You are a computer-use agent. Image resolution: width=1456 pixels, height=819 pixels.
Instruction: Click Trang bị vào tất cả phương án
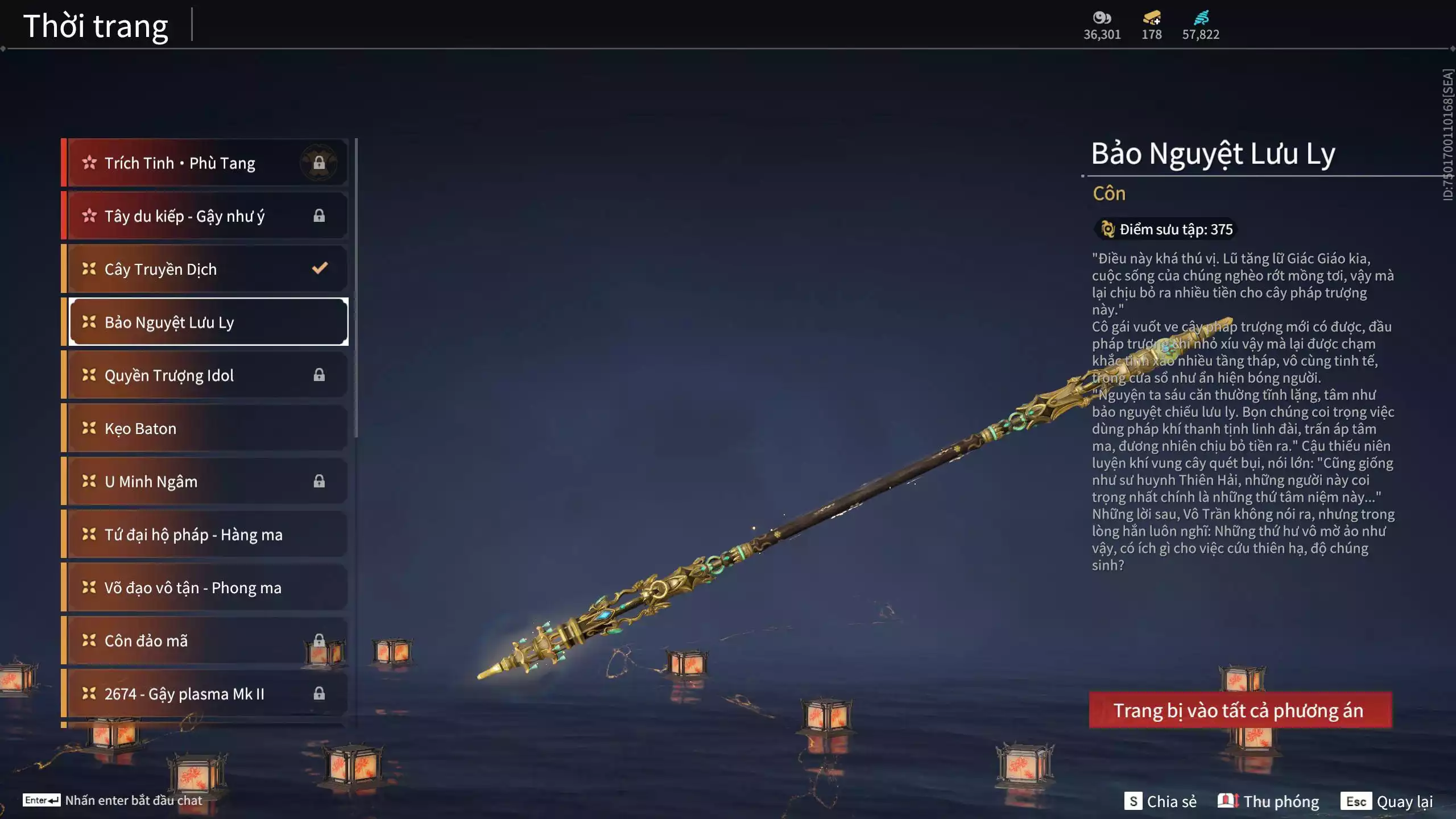[x=1240, y=710]
